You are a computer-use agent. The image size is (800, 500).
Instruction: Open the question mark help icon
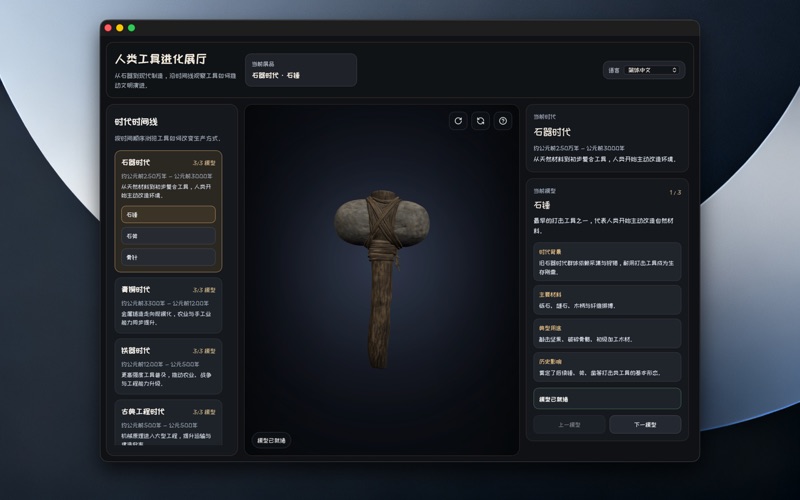pos(503,121)
